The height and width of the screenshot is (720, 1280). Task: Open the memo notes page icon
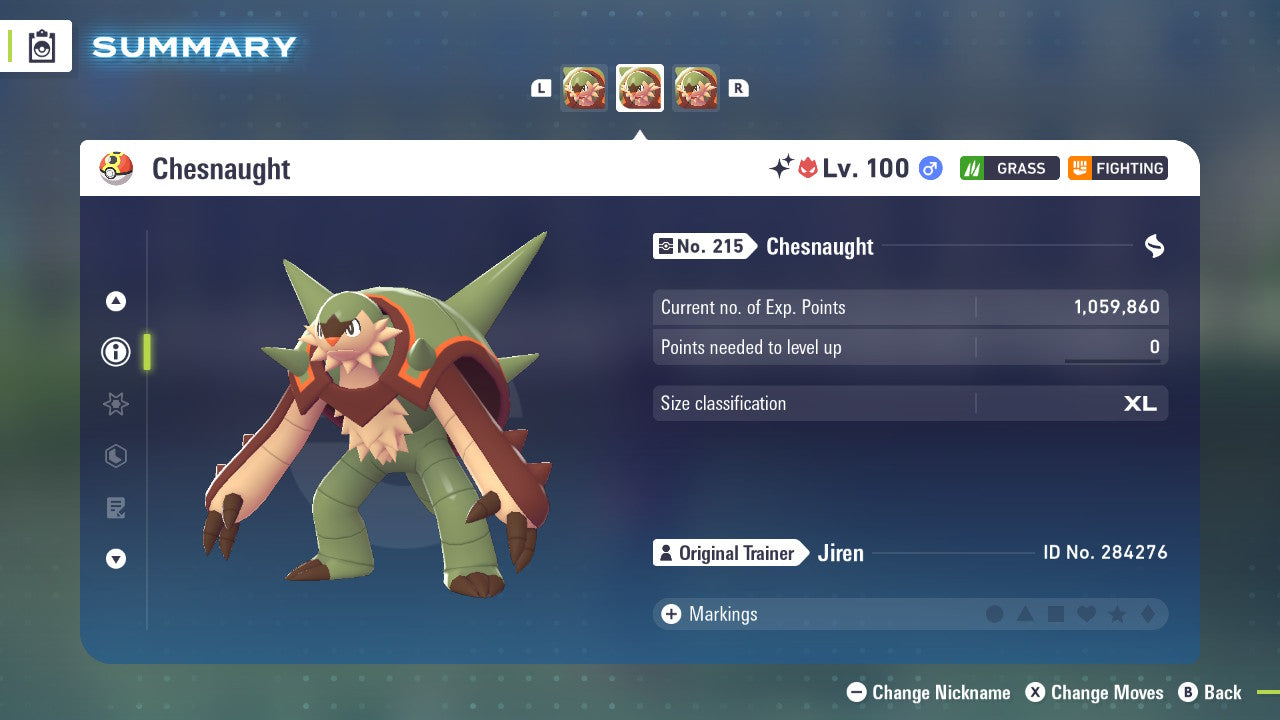pyautogui.click(x=115, y=508)
